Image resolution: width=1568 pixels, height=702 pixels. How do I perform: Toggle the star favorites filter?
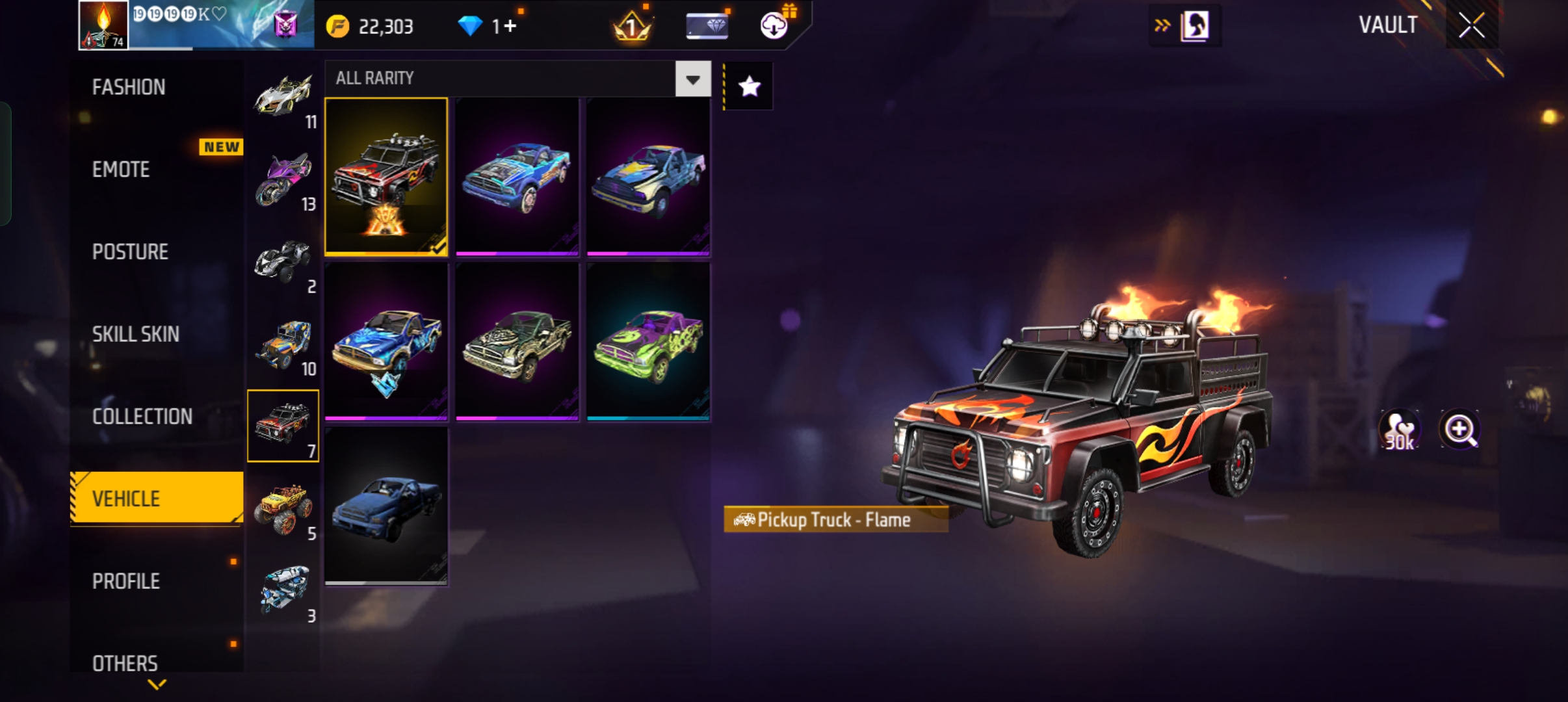tap(750, 86)
